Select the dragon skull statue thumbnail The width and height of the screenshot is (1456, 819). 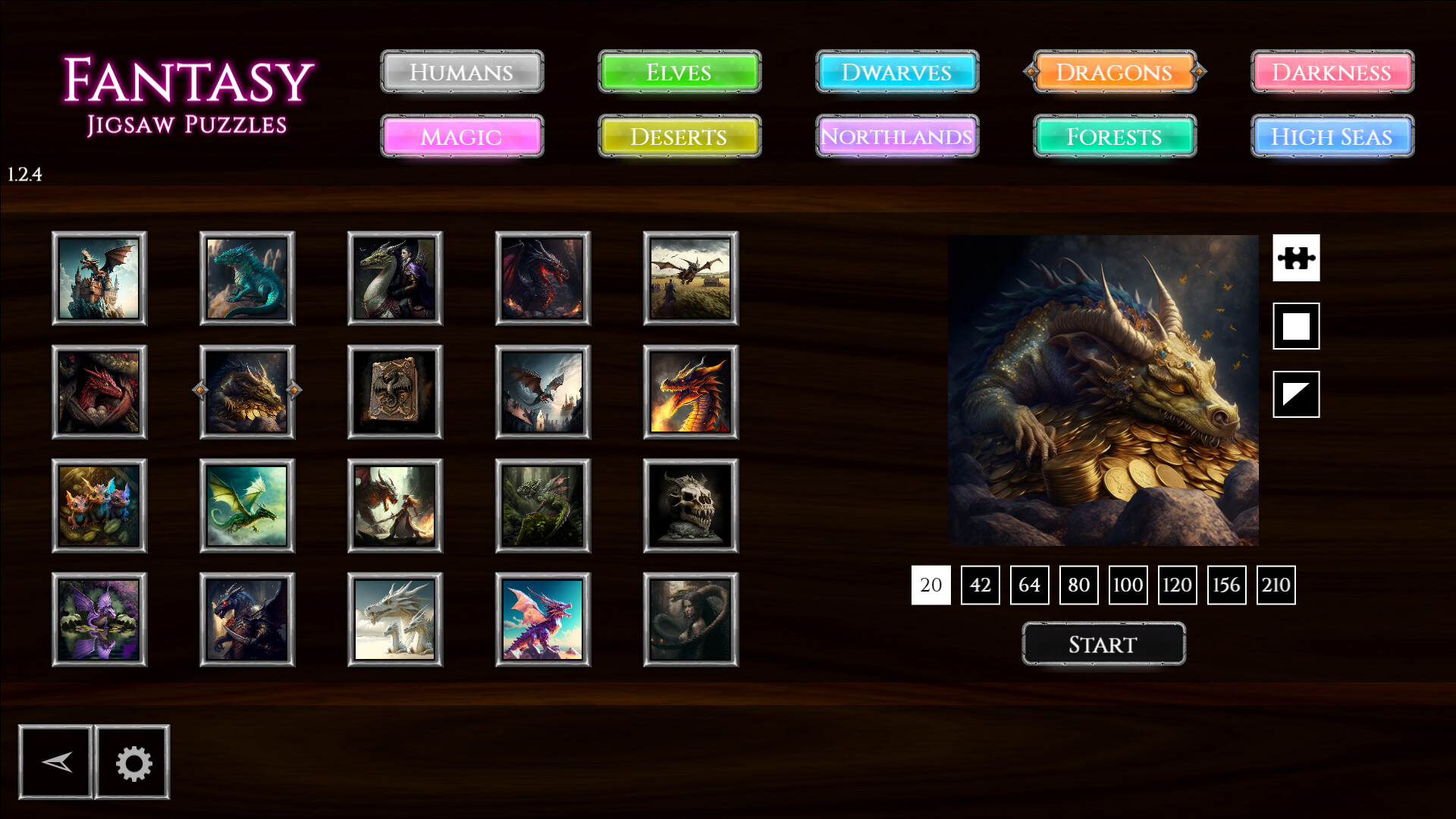click(690, 506)
